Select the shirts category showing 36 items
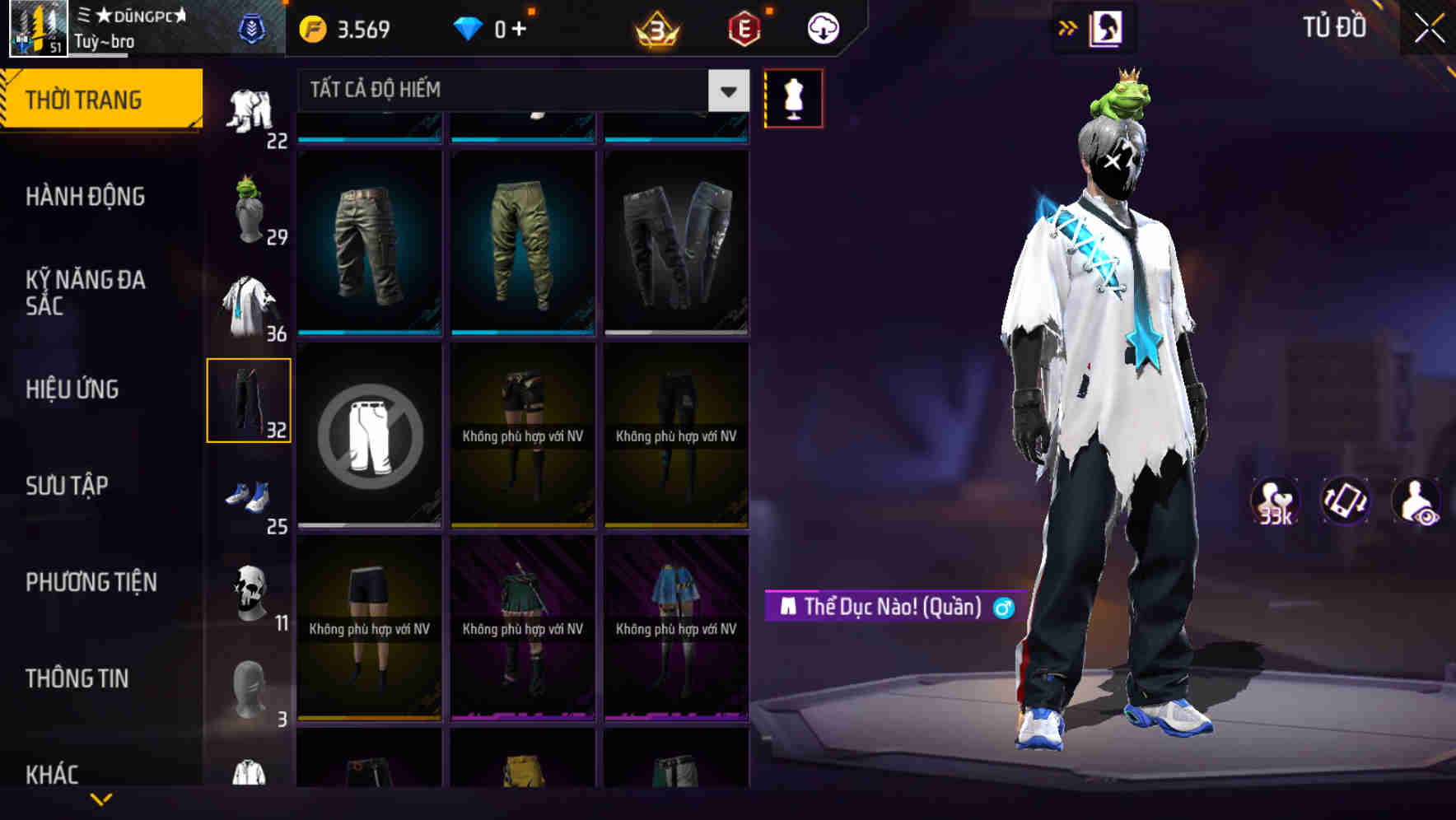This screenshot has width=1456, height=820. point(251,305)
